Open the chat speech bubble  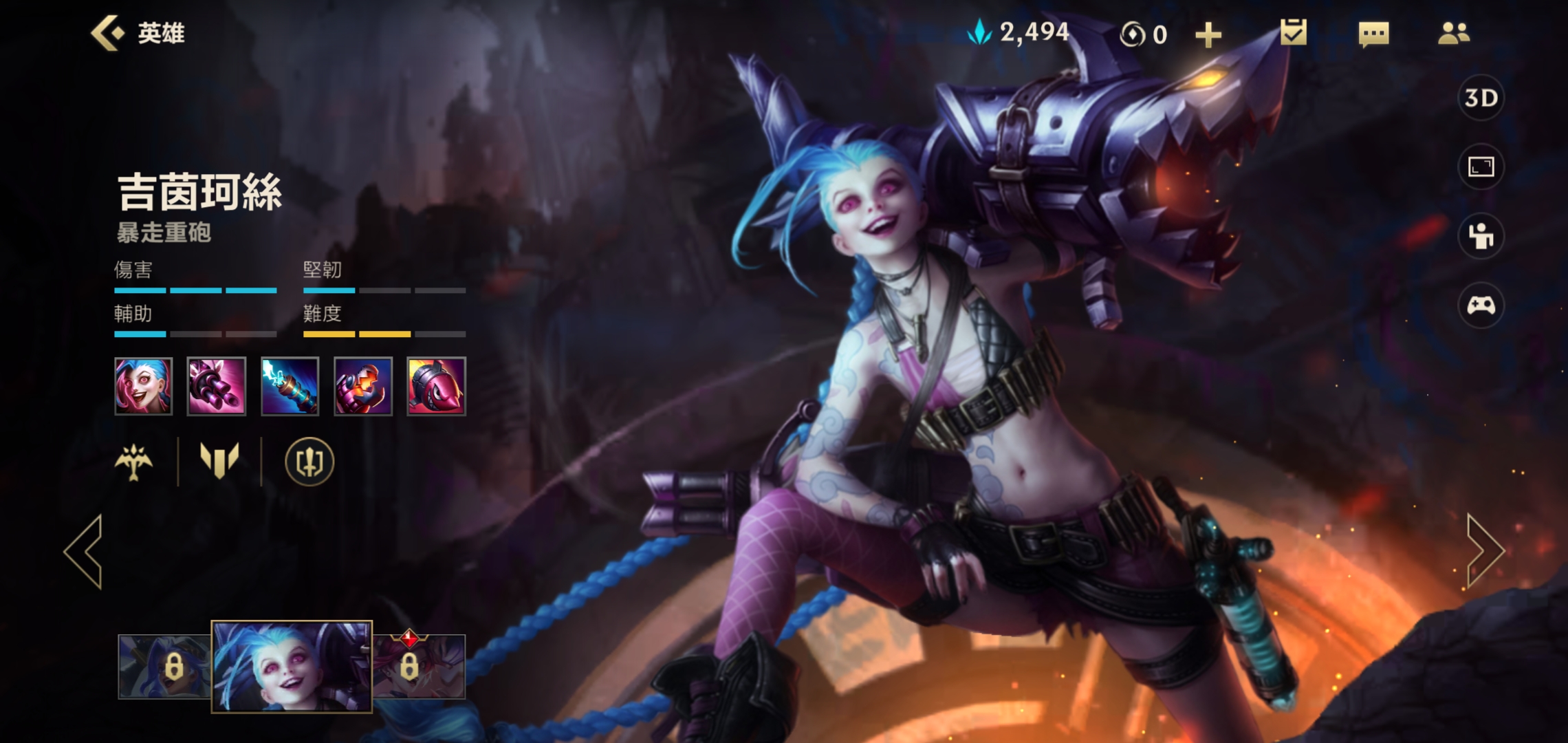1373,34
